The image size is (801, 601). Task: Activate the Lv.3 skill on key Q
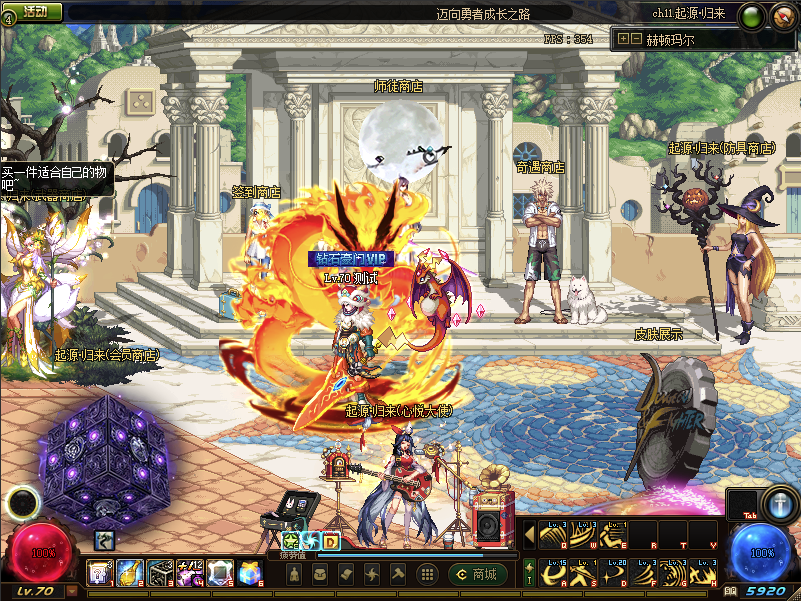point(553,534)
